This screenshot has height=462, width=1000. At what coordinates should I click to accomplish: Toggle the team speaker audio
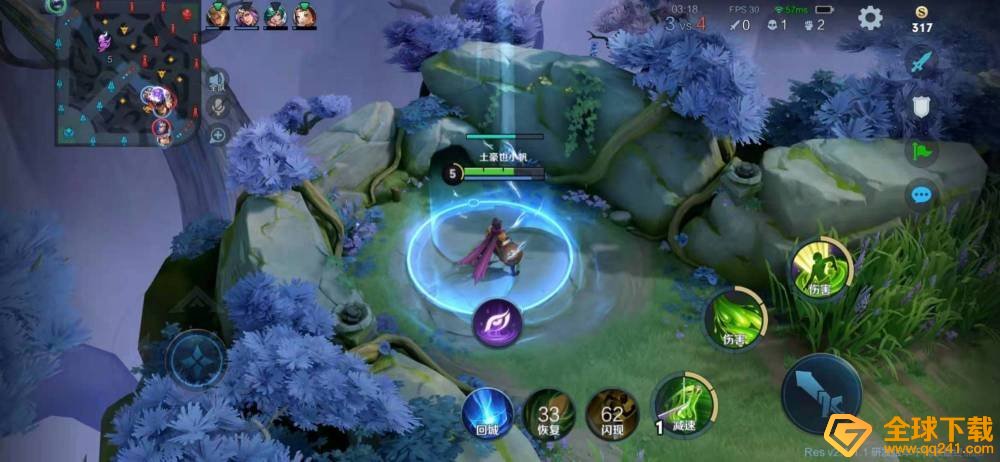click(x=217, y=79)
